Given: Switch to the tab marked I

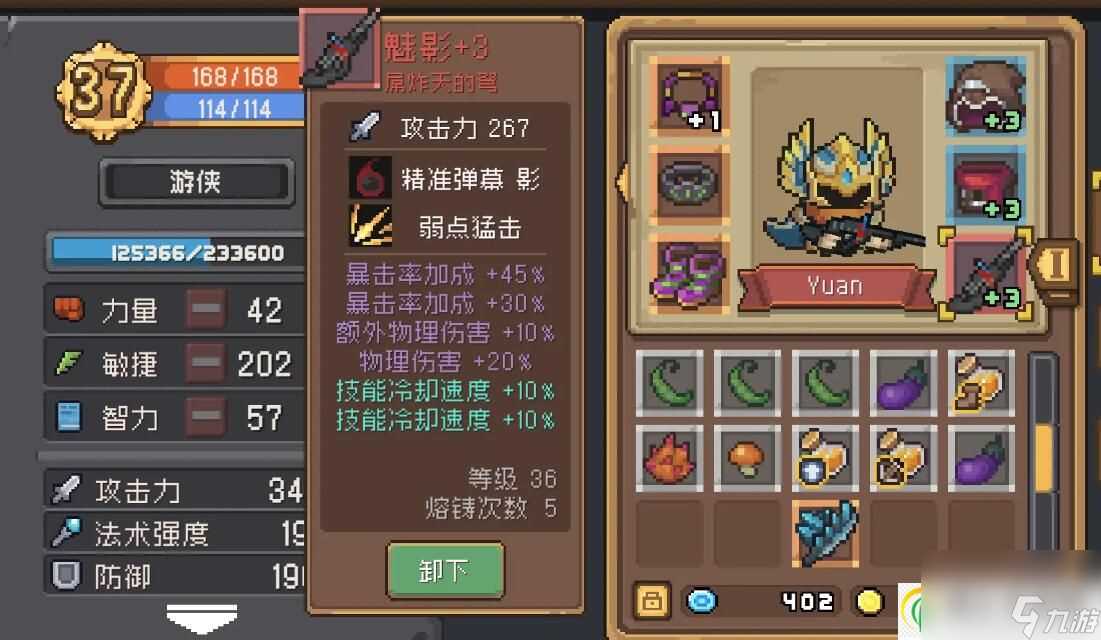Looking at the screenshot, I should coord(1057,264).
